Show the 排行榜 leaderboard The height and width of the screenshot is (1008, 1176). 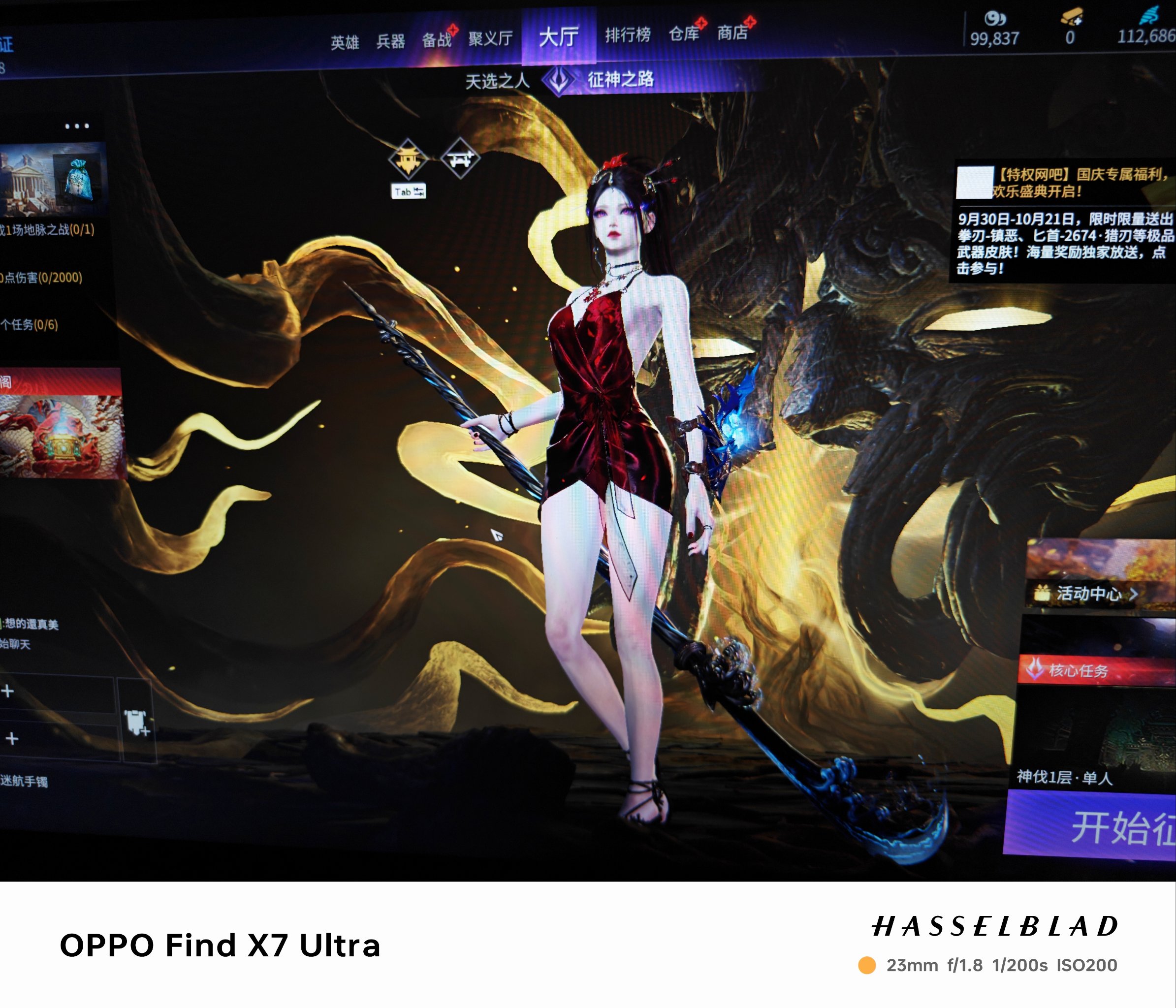[628, 35]
